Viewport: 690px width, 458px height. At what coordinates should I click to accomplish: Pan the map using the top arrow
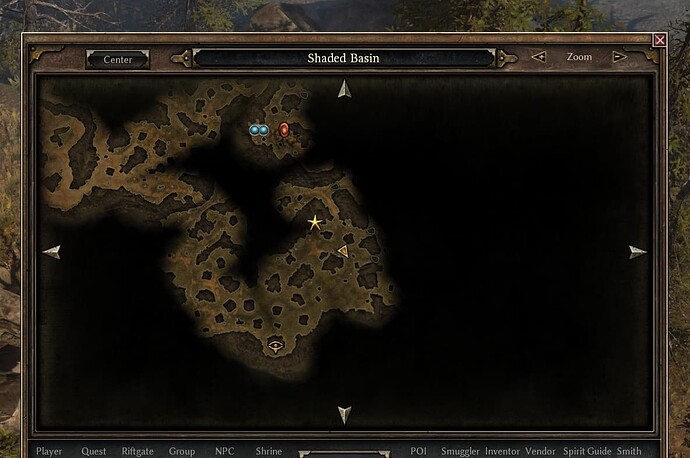tap(344, 89)
